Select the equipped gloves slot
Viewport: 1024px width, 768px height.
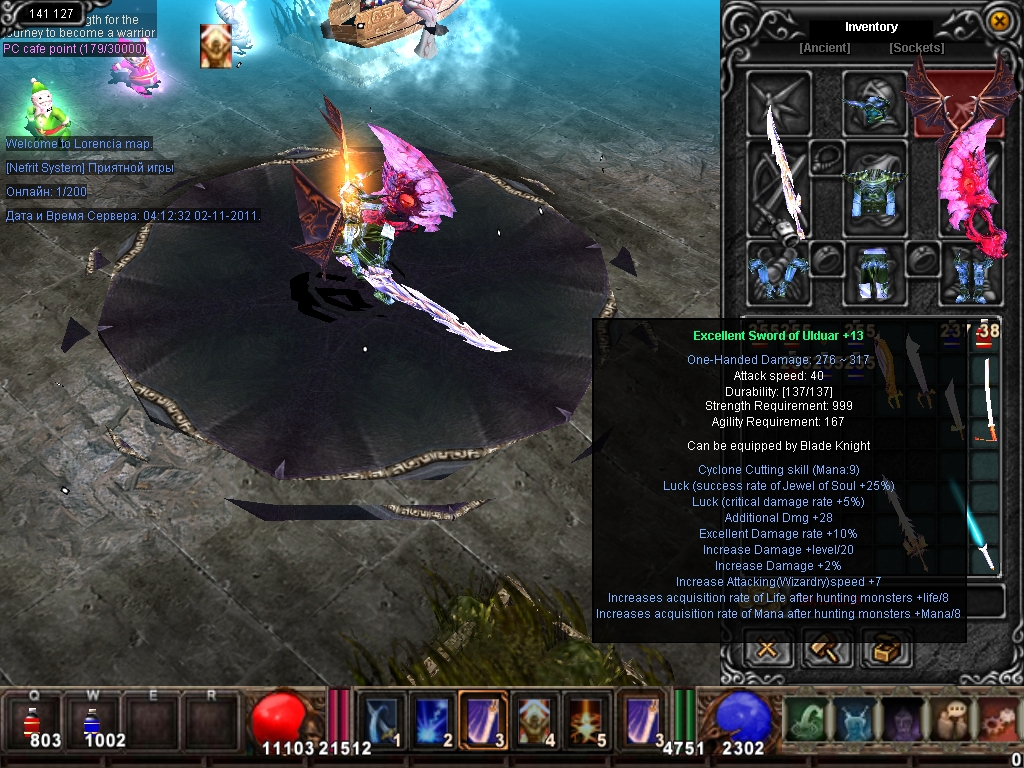click(777, 272)
